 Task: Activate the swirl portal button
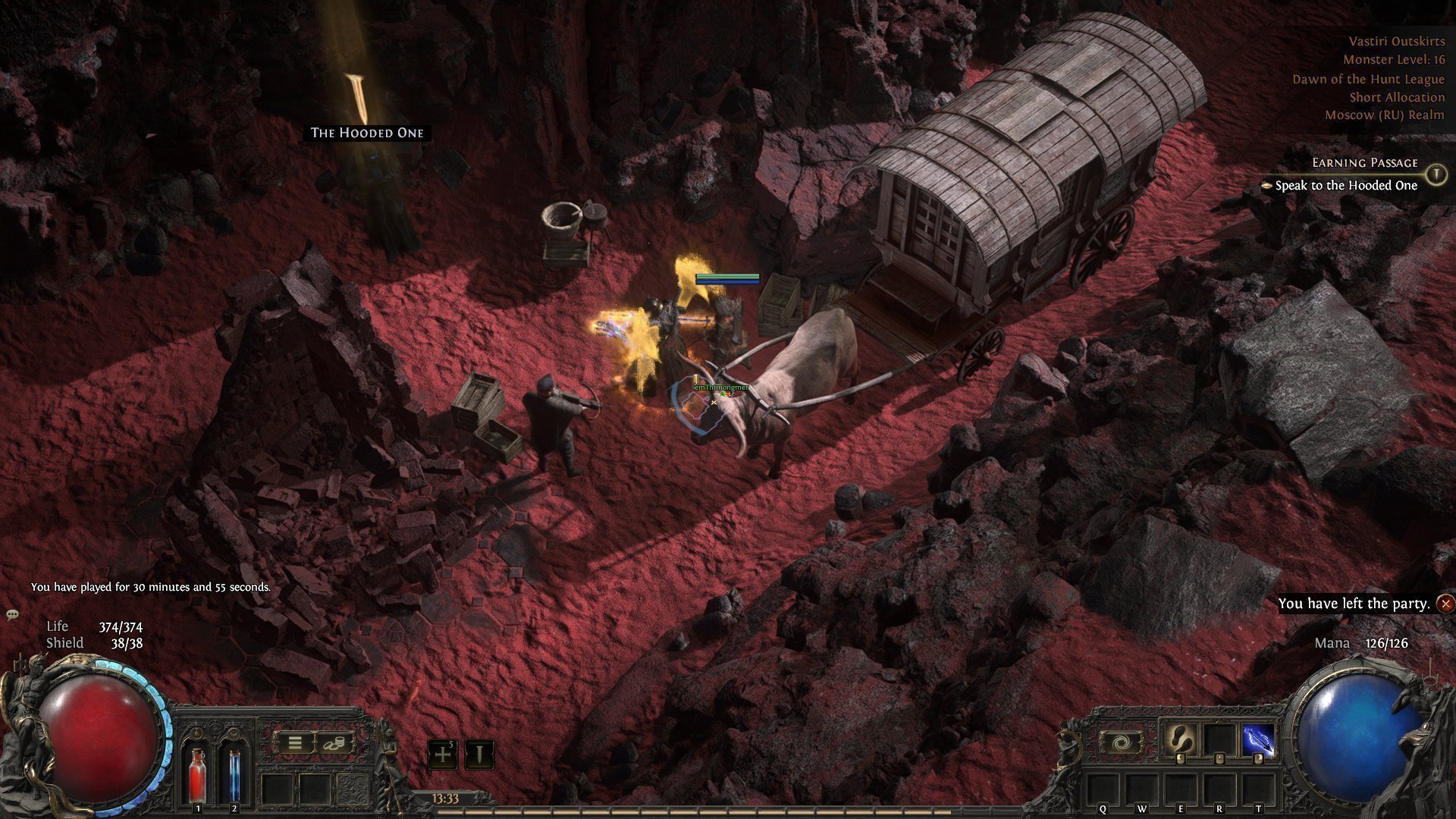point(1121,742)
